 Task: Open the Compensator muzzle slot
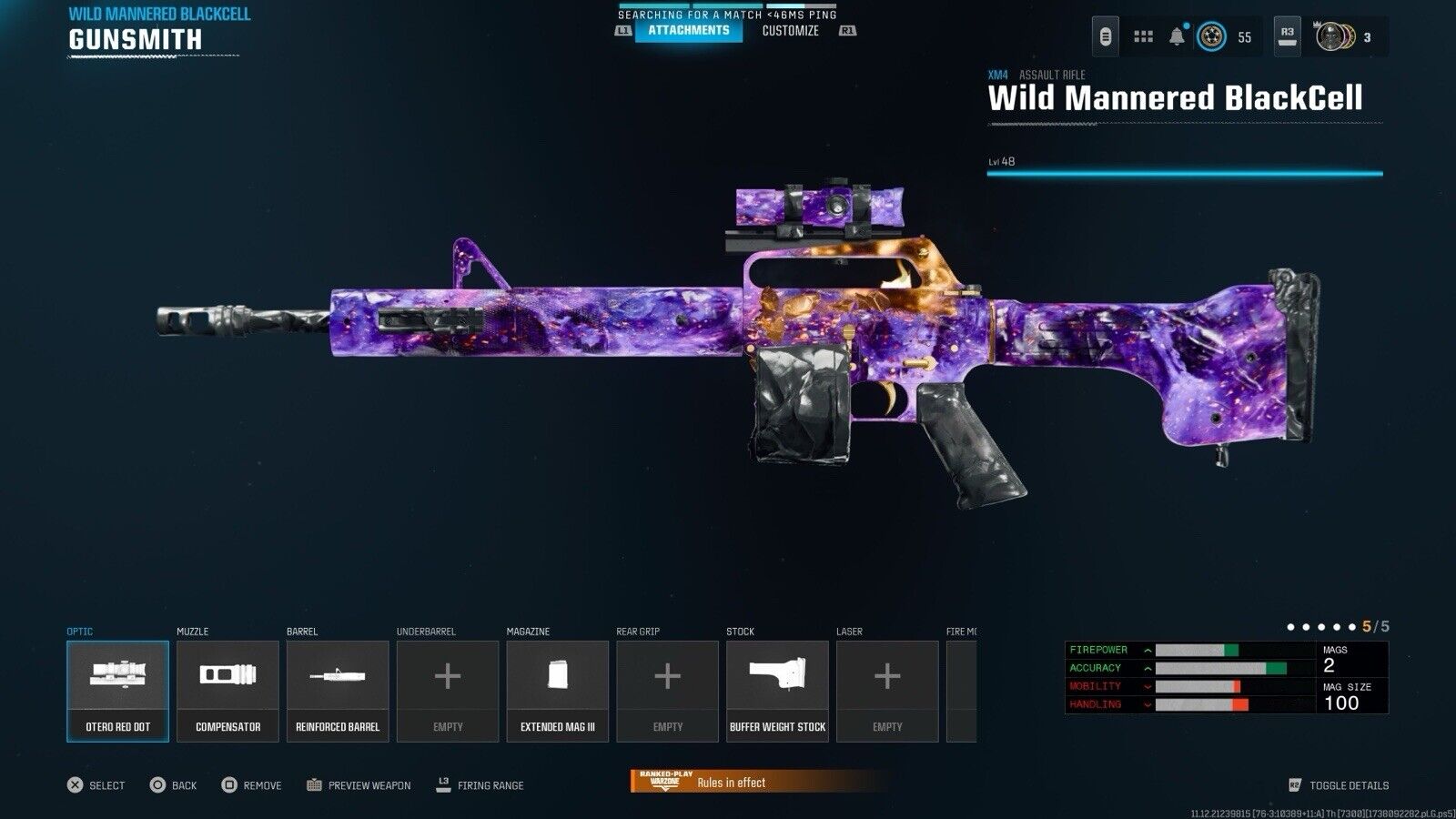click(227, 691)
